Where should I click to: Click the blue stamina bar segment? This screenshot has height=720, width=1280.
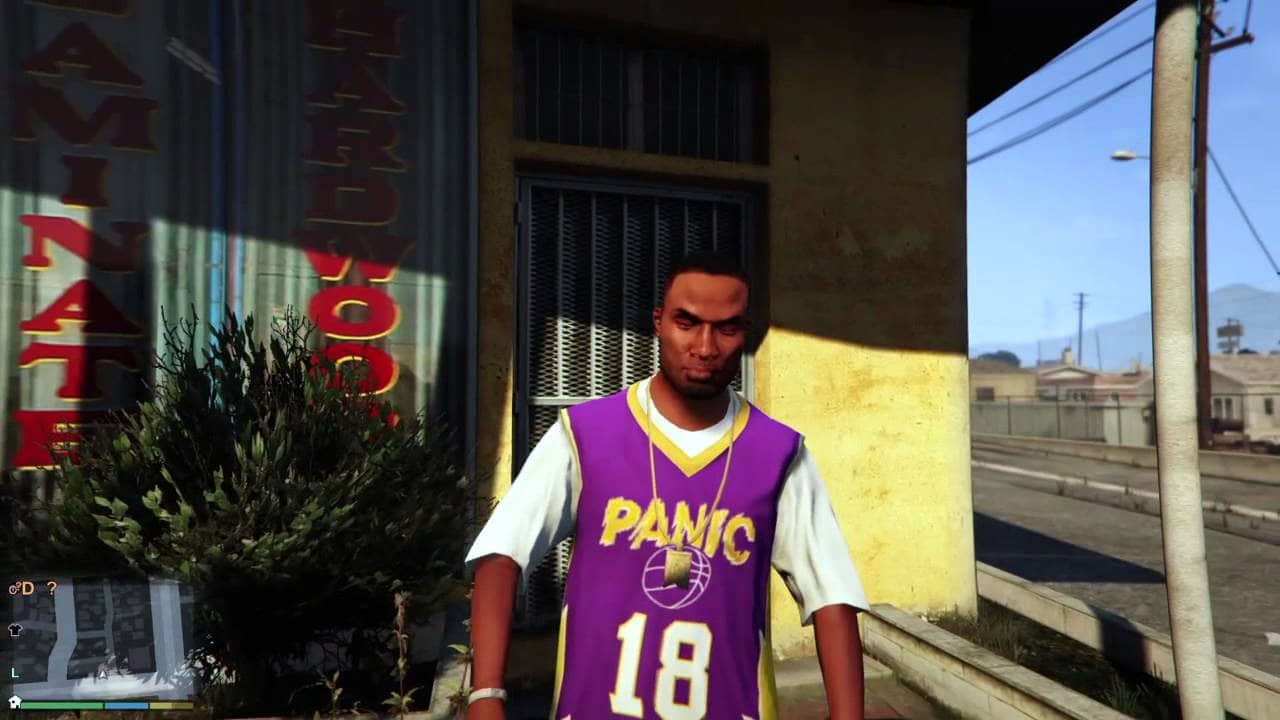pyautogui.click(x=127, y=706)
